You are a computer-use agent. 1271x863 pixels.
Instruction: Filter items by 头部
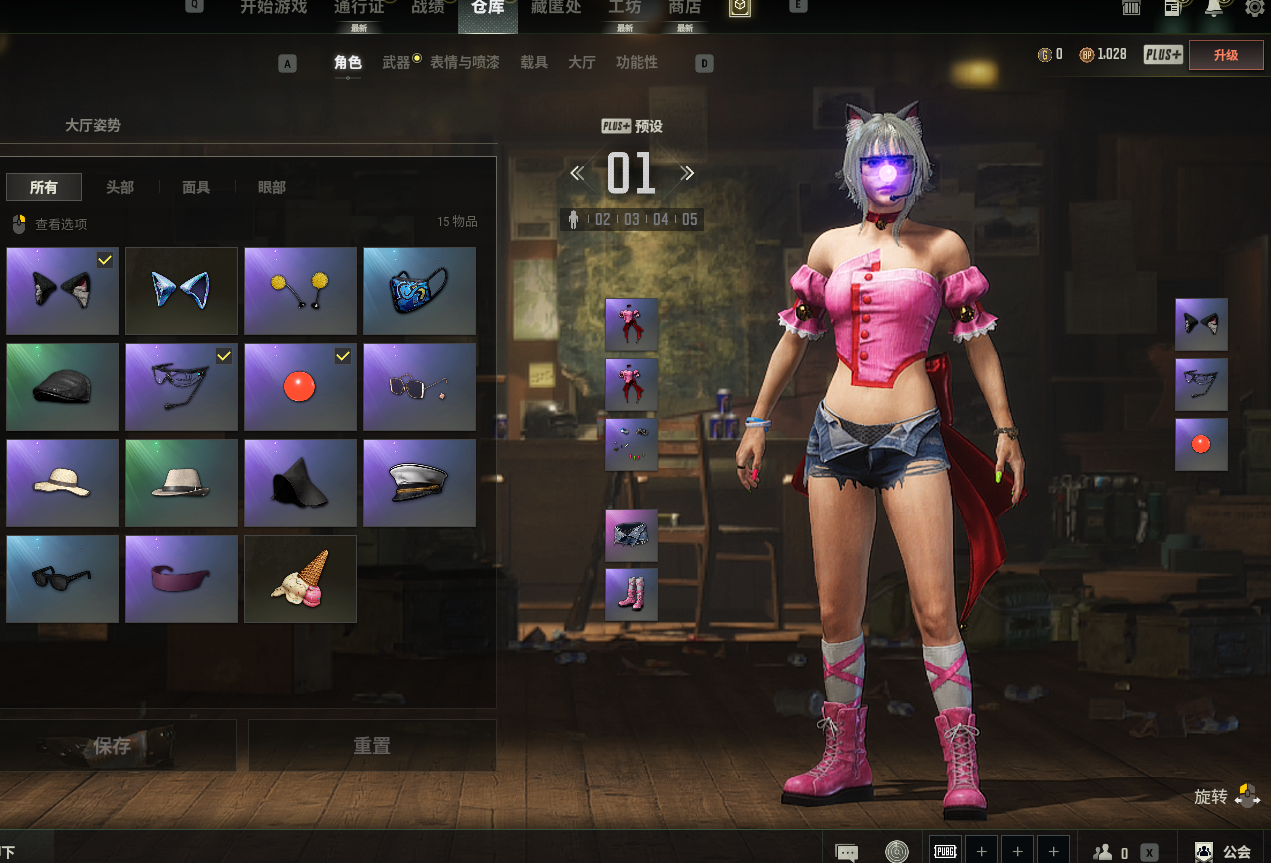click(x=120, y=187)
